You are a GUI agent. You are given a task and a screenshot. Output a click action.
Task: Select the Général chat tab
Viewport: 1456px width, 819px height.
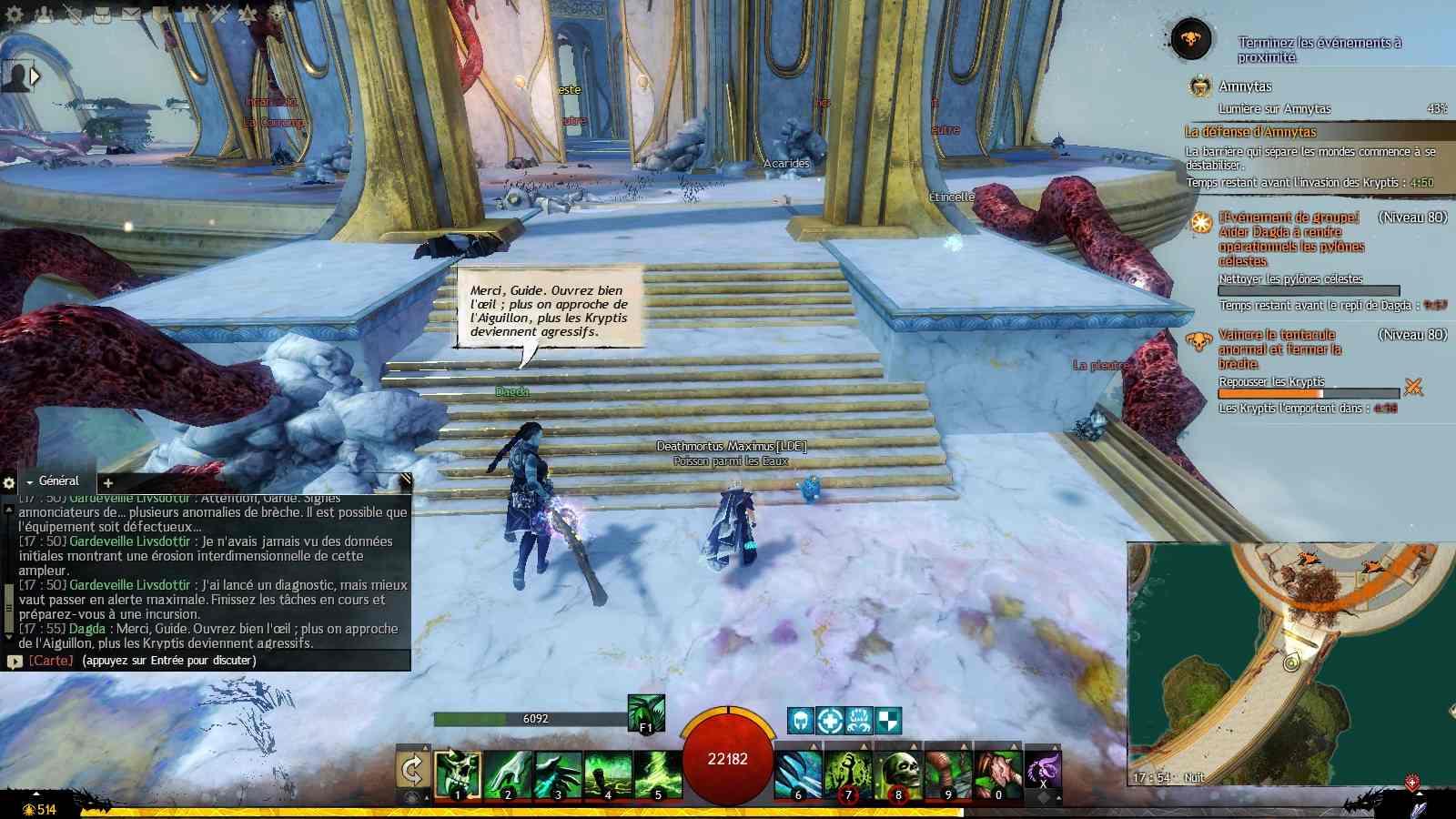tap(58, 480)
